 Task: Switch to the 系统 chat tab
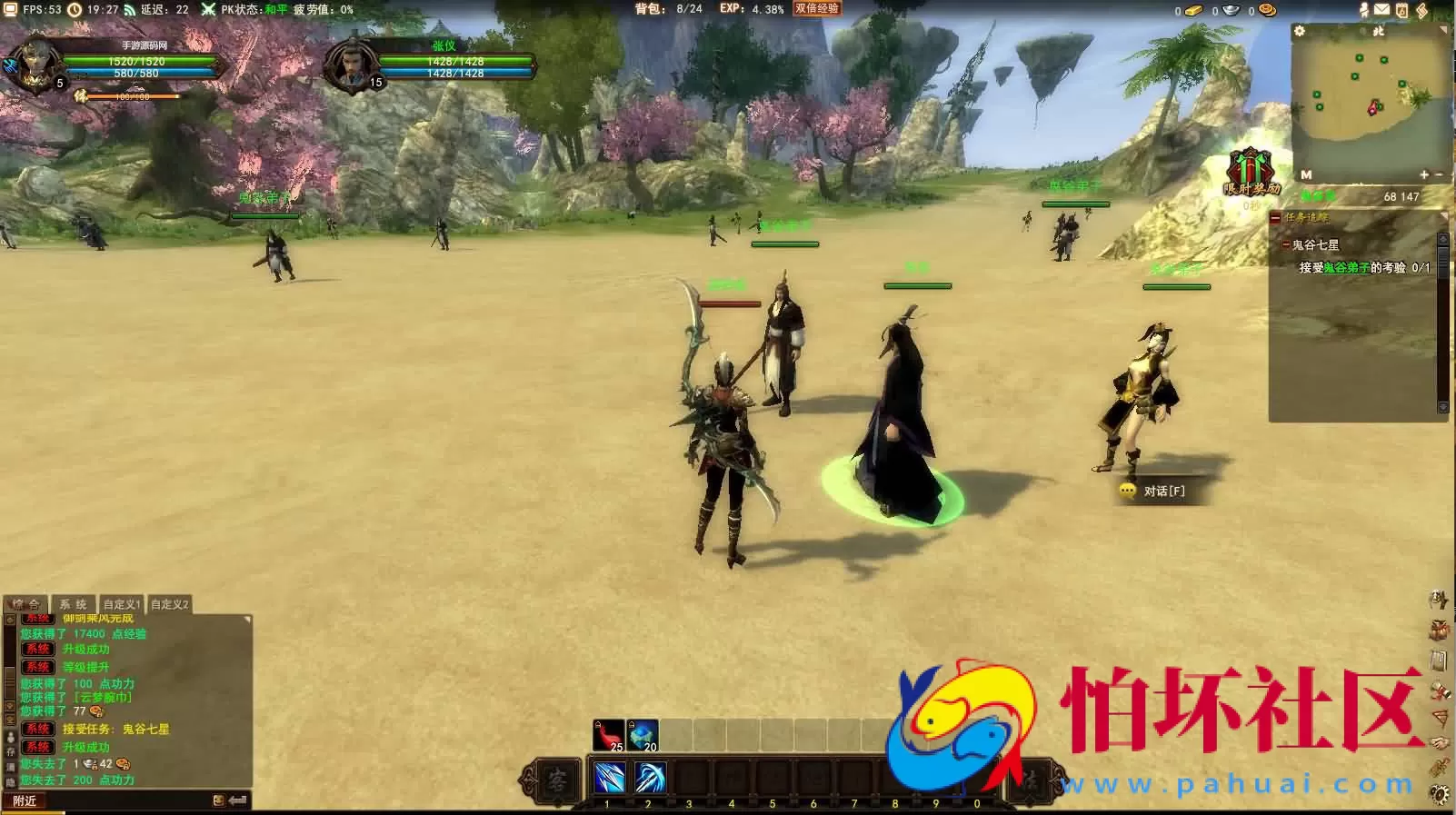73,604
